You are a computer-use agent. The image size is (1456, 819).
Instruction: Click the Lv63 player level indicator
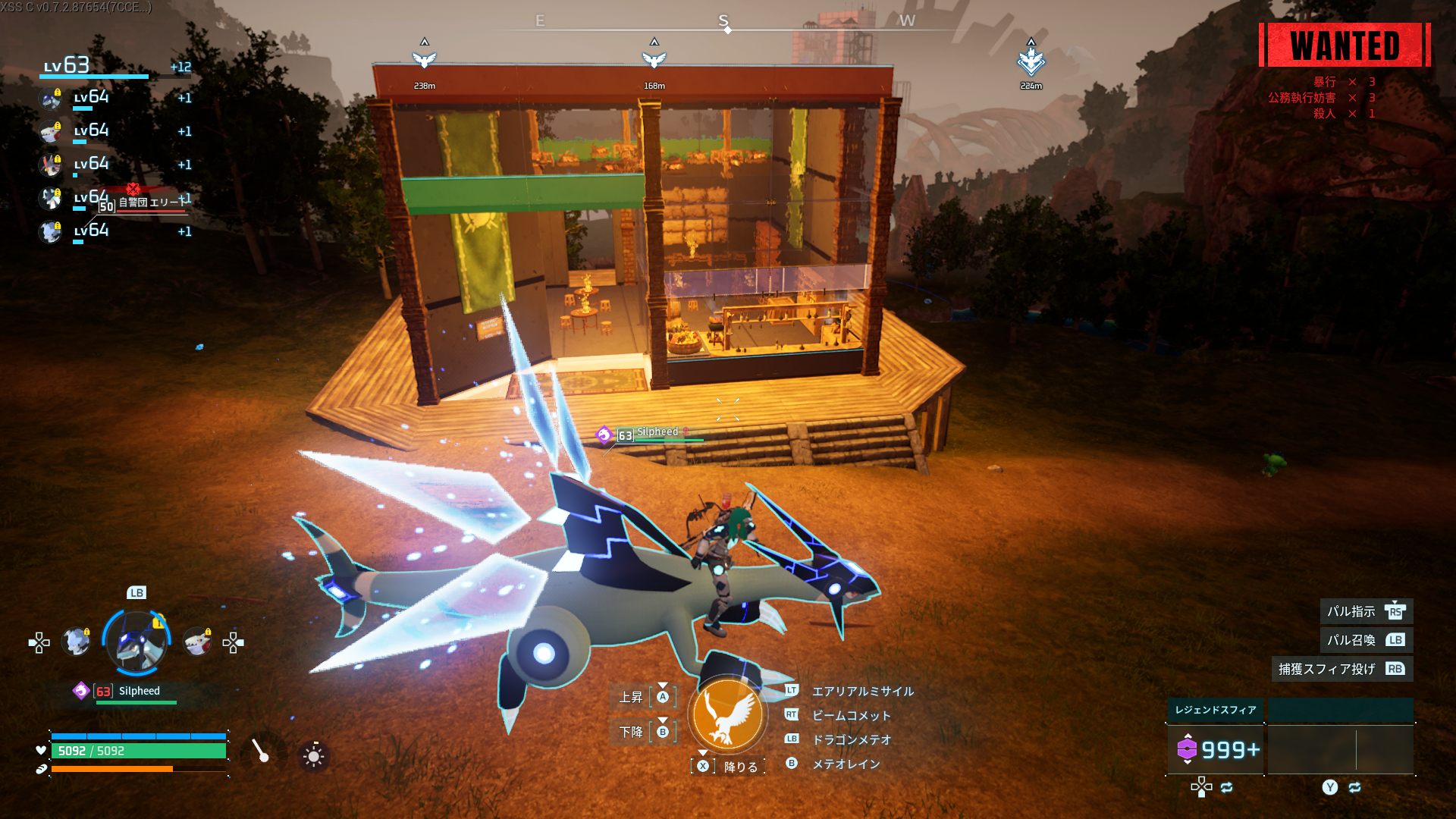tap(67, 66)
